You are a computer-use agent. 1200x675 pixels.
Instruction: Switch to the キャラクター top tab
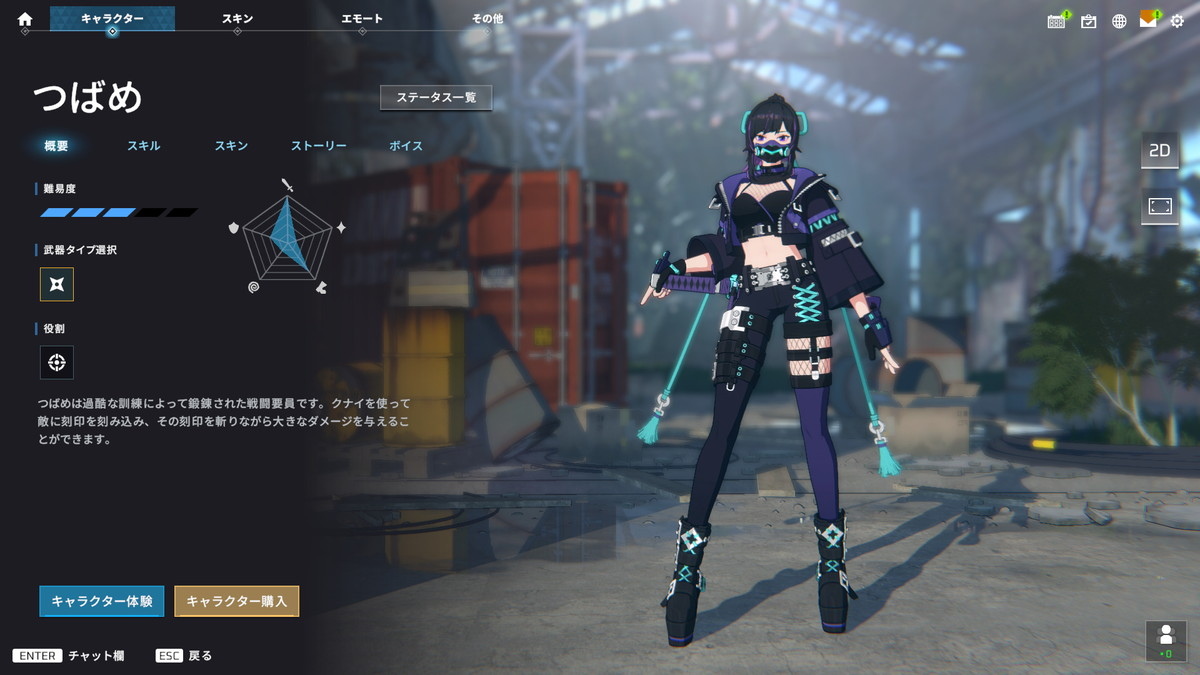[112, 19]
